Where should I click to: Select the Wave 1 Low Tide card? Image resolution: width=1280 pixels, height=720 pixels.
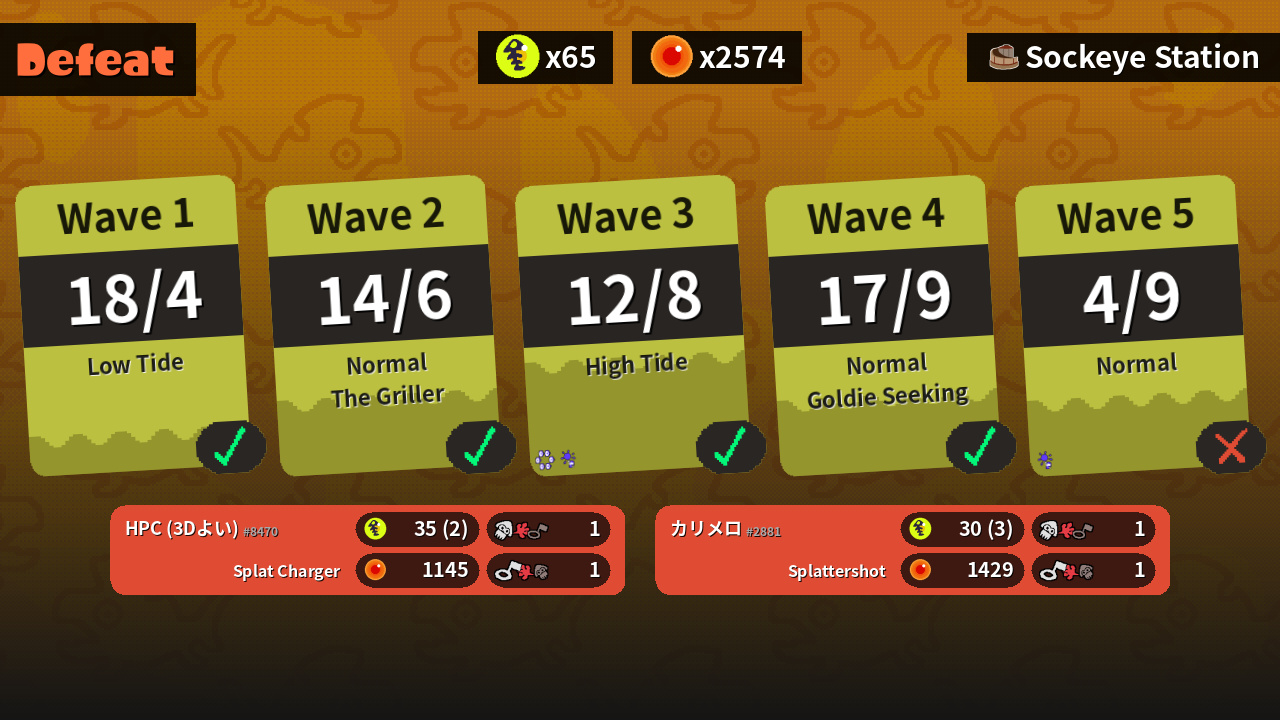click(133, 325)
